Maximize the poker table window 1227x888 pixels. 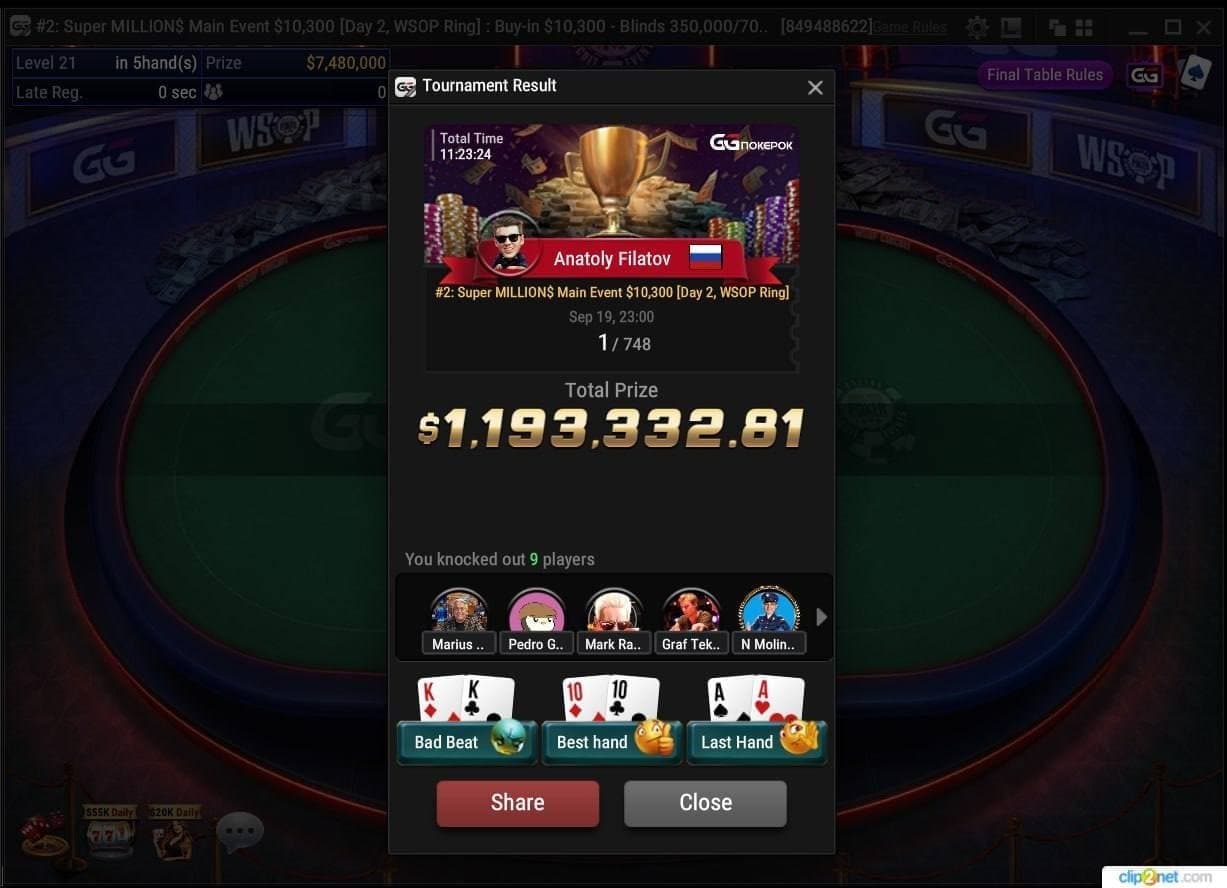pos(1173,27)
